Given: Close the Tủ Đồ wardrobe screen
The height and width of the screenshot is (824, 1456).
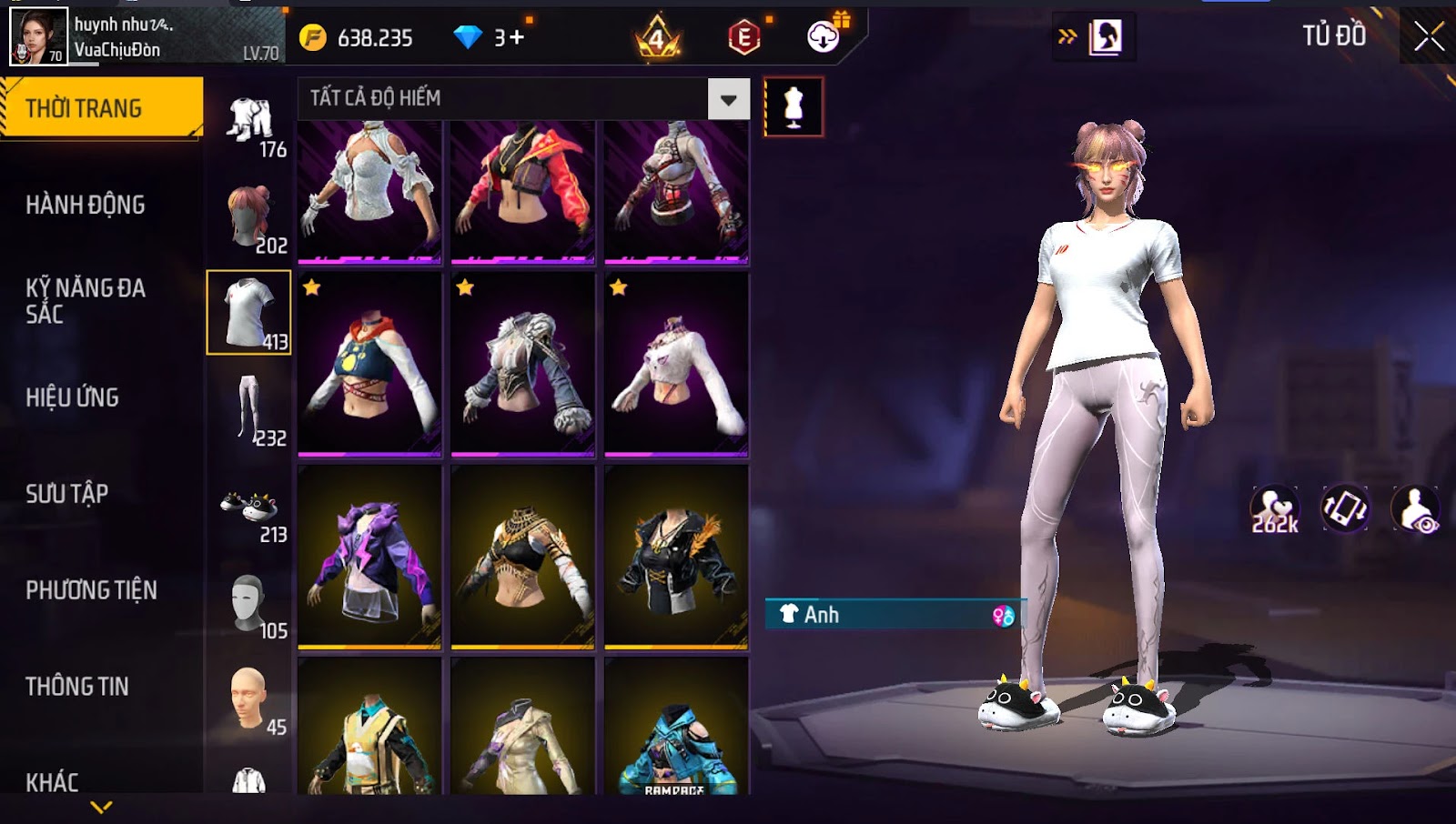Looking at the screenshot, I should pyautogui.click(x=1429, y=36).
